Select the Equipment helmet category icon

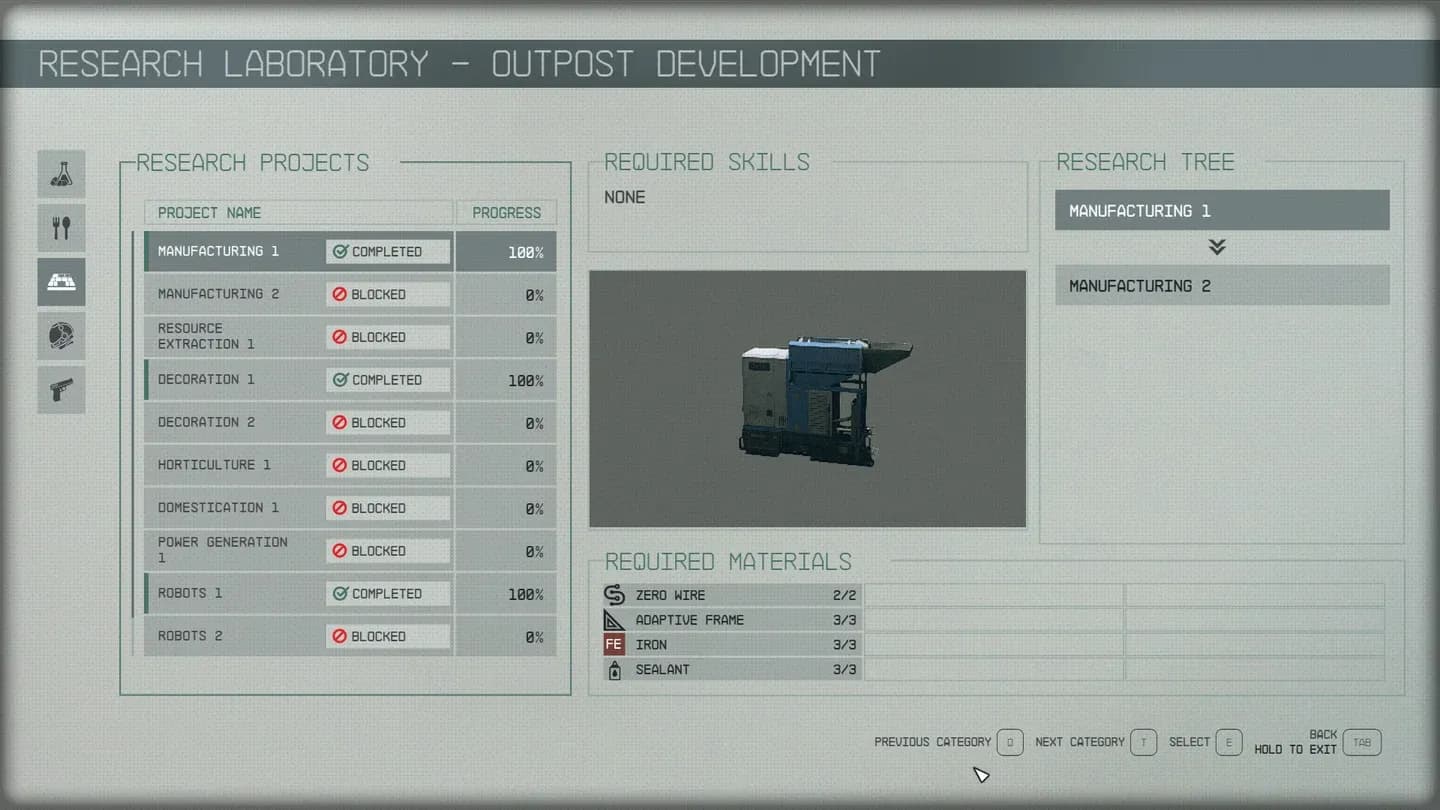61,336
